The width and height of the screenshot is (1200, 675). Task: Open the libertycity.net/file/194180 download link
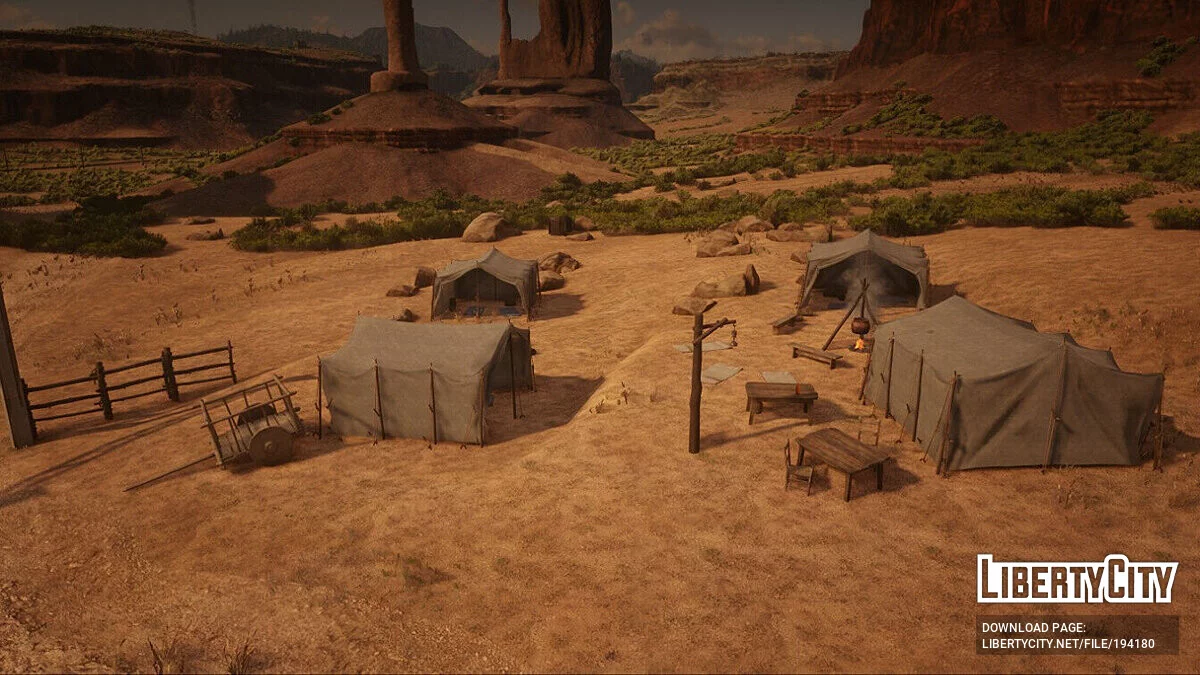[1068, 644]
